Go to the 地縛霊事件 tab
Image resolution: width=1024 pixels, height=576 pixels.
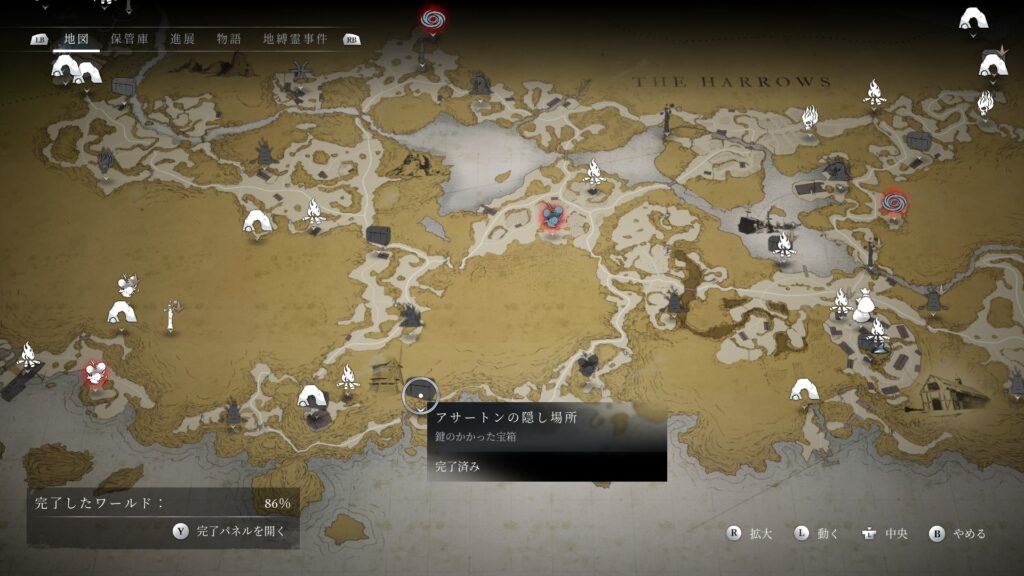pos(295,39)
